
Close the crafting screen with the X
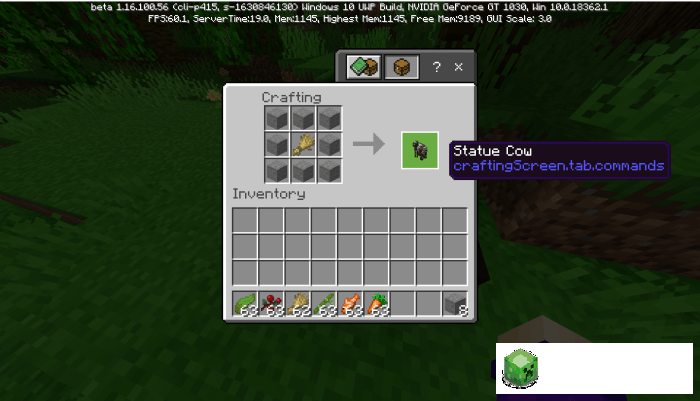[x=459, y=67]
